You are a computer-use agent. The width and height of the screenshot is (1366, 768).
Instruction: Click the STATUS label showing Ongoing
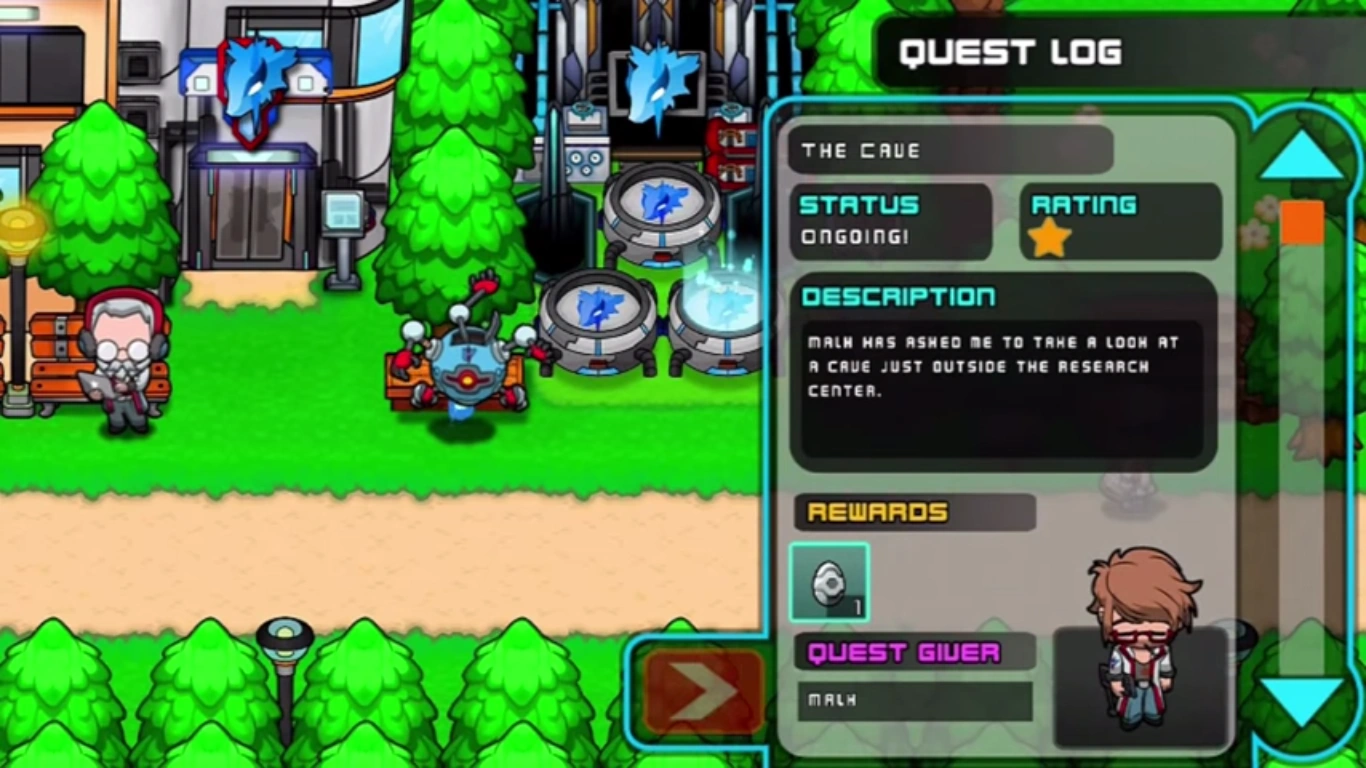[x=858, y=205]
